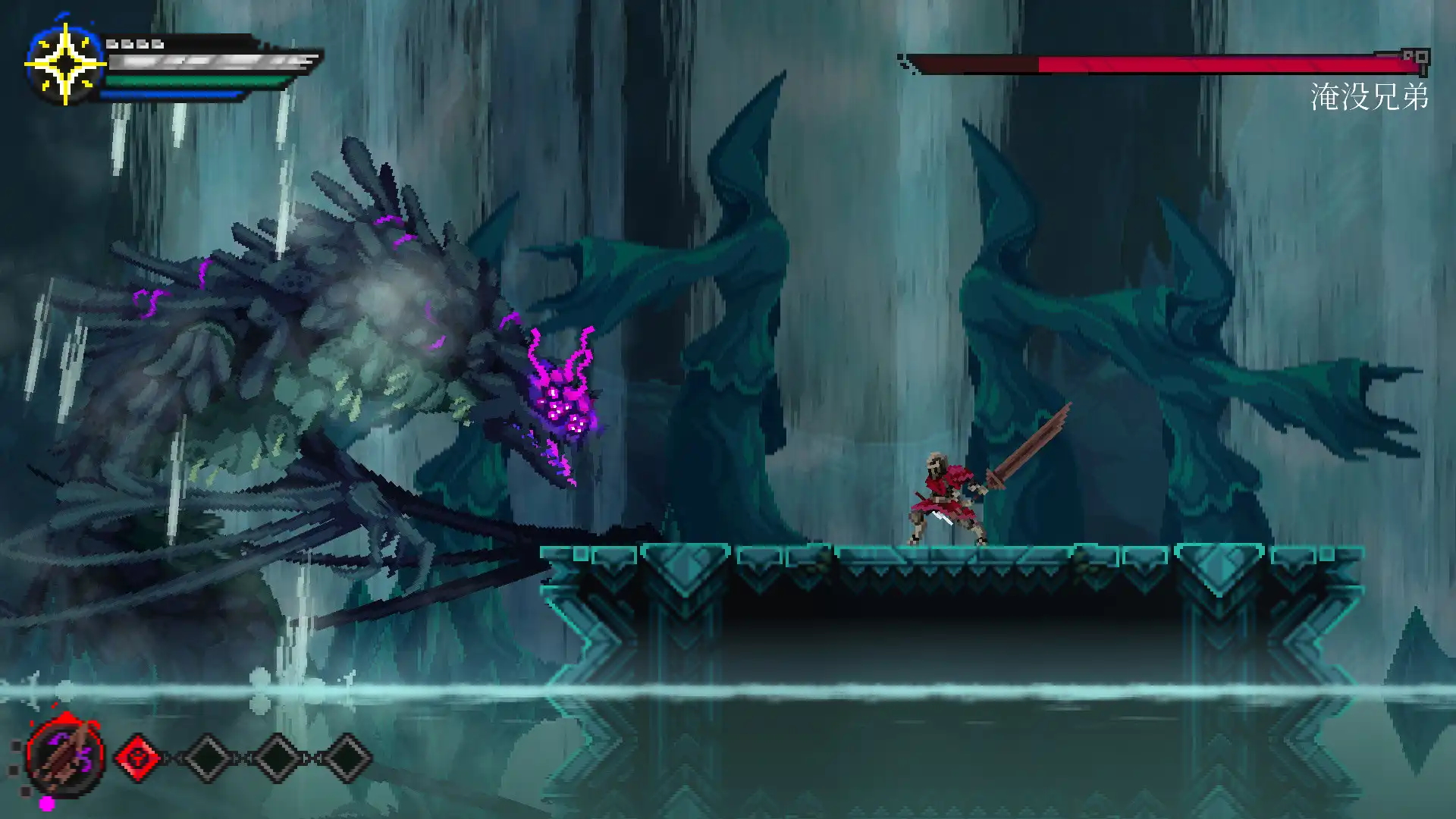Toggle the second empty diamond slot
This screenshot has height=819, width=1456.
206,758
